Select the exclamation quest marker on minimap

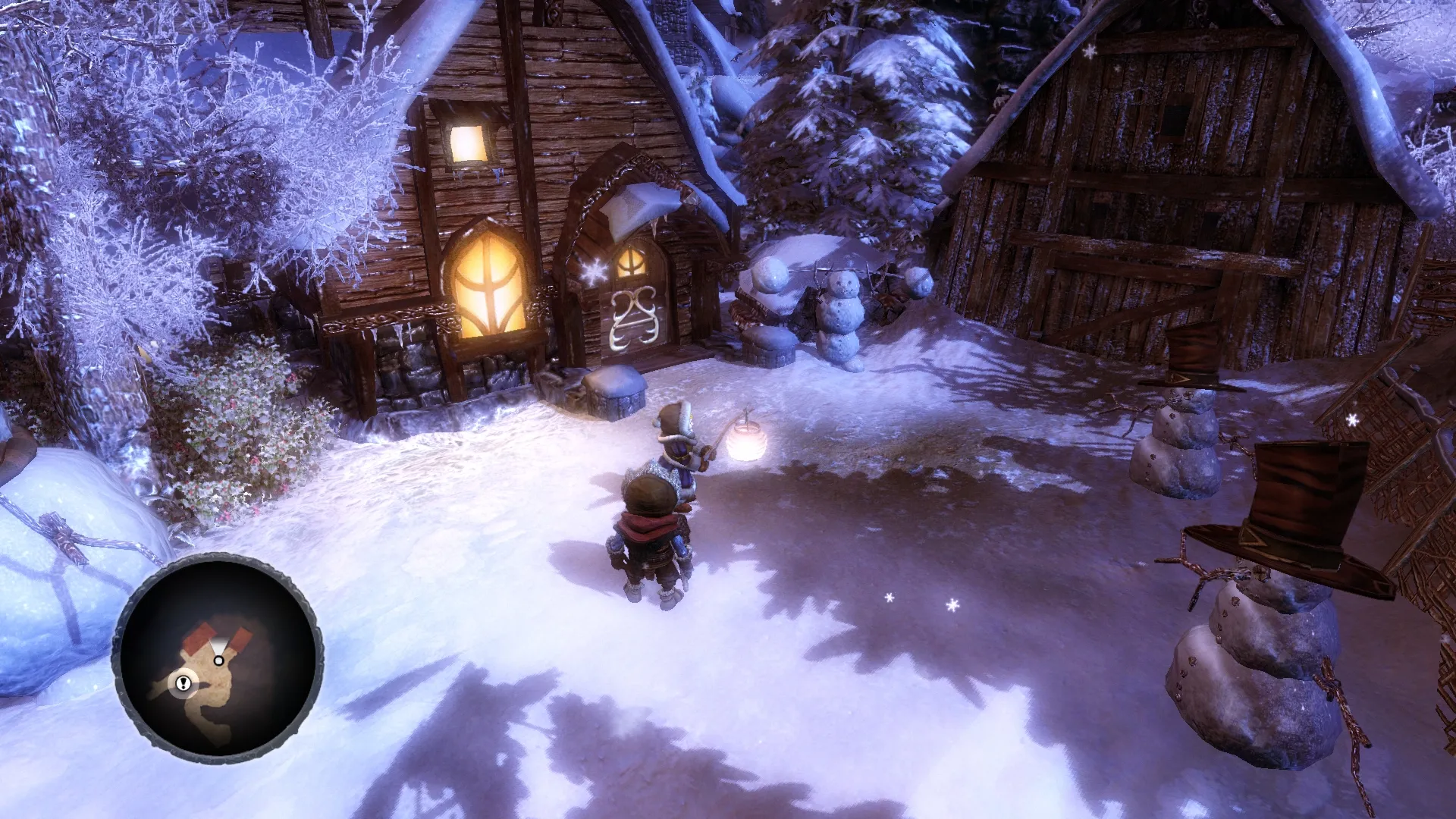pos(184,683)
